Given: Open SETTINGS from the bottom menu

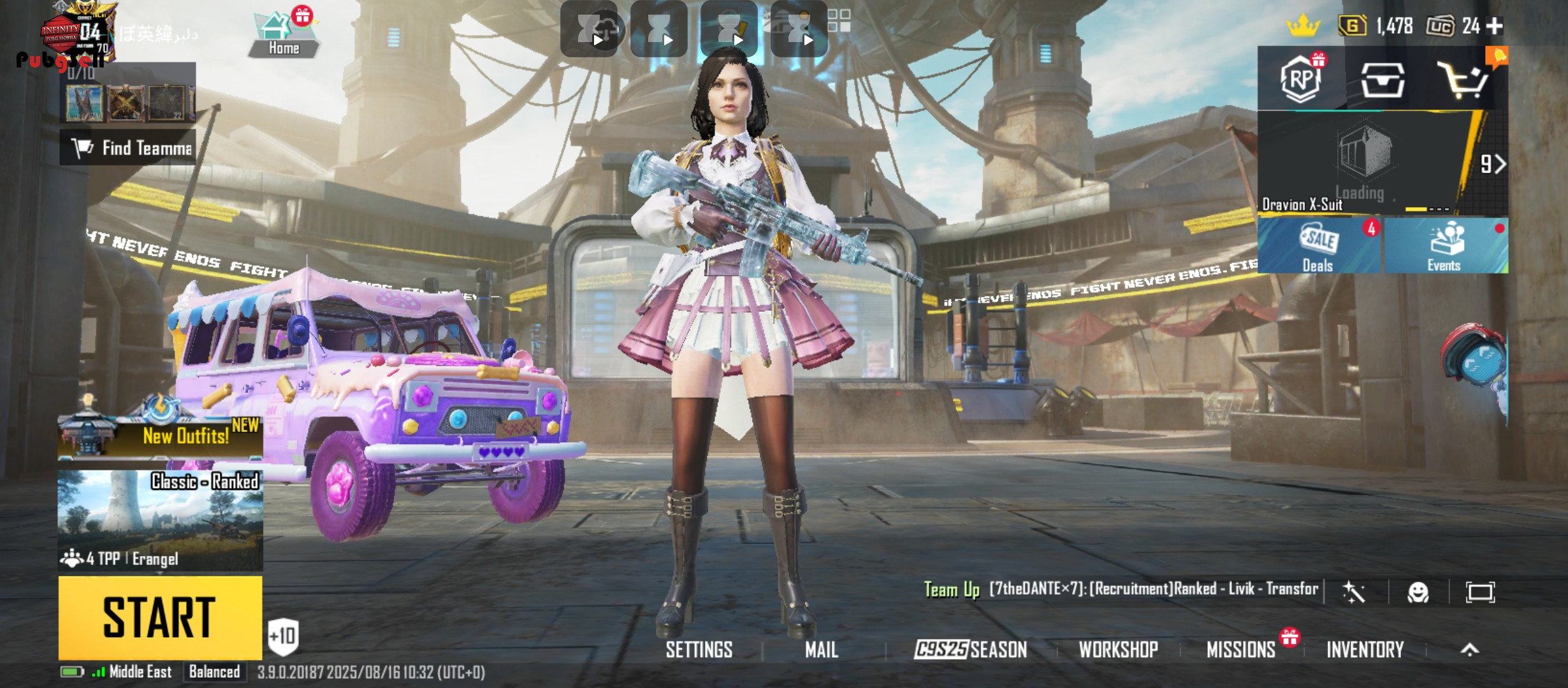Looking at the screenshot, I should click(x=699, y=650).
